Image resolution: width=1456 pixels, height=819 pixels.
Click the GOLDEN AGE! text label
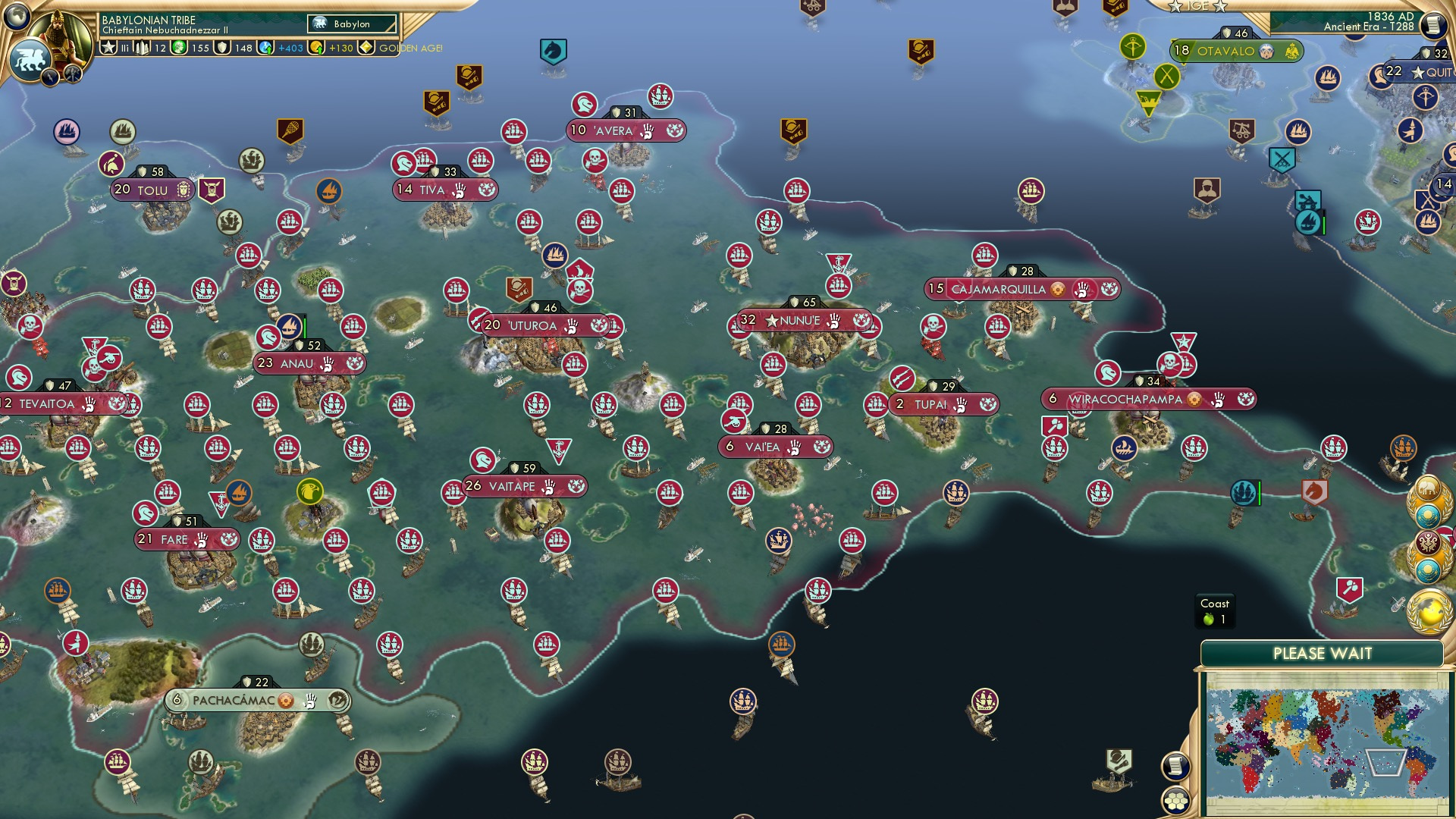pos(409,48)
